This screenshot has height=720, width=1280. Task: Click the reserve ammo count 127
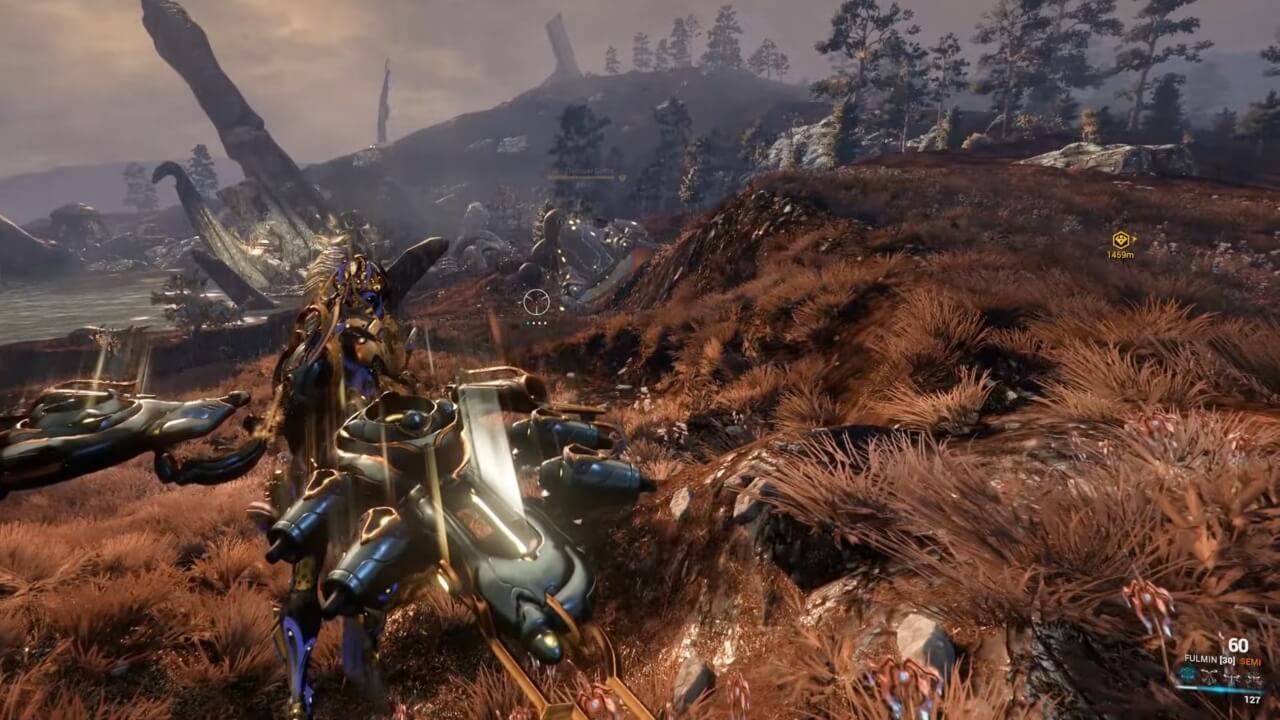click(1252, 699)
